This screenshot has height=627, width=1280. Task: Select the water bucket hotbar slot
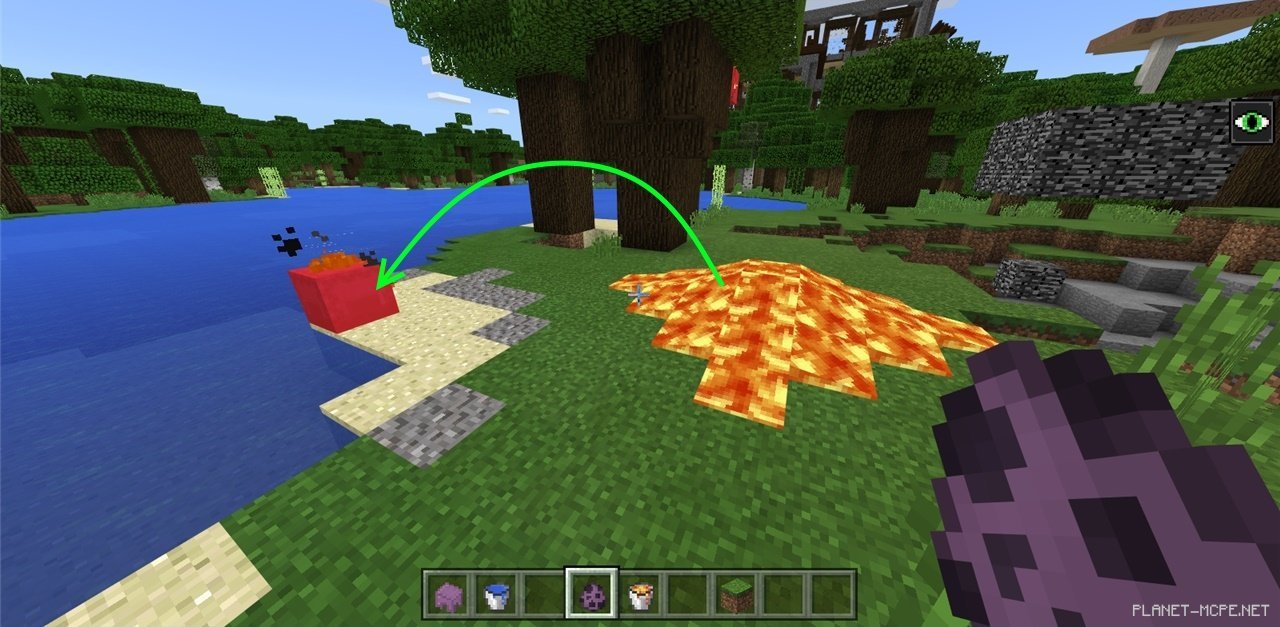(494, 596)
